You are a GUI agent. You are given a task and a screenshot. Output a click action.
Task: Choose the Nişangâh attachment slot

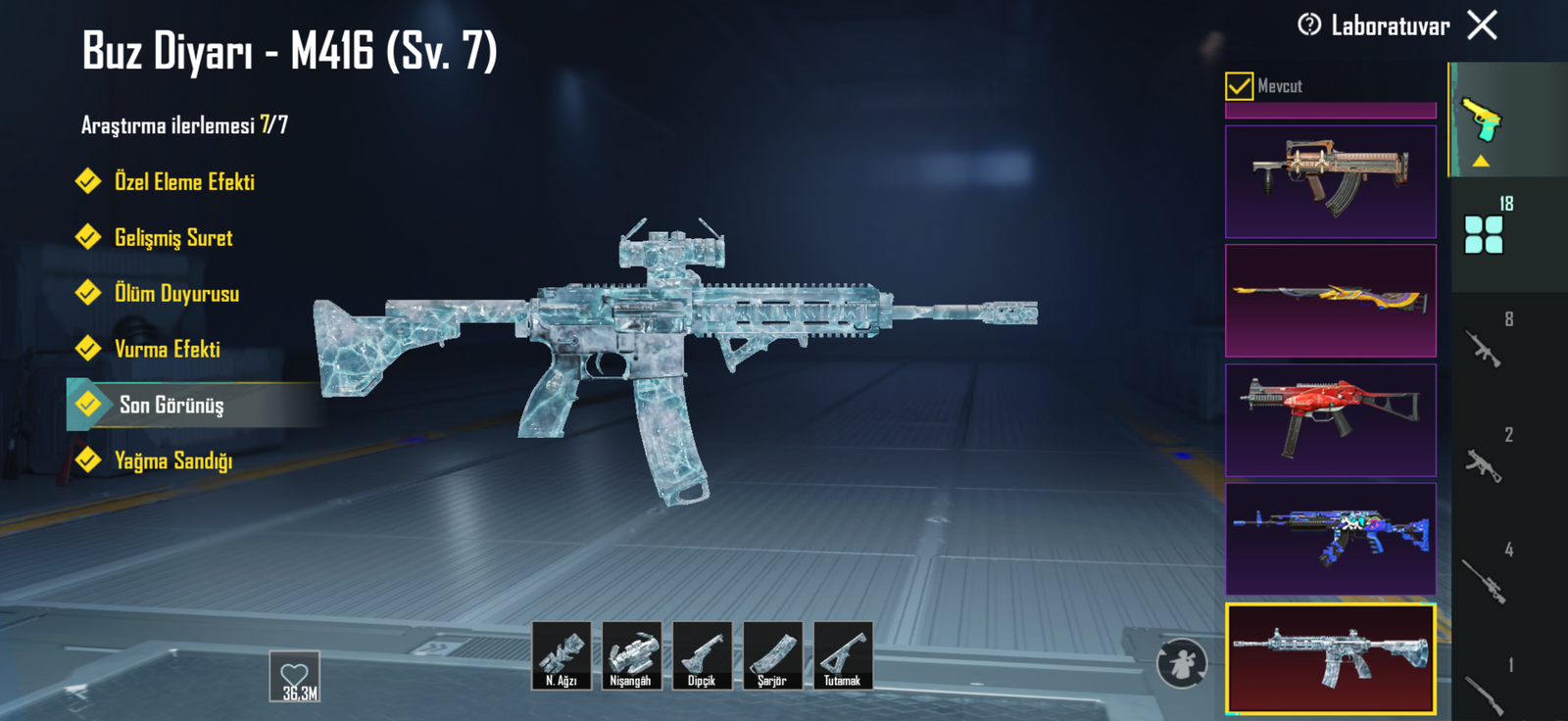631,655
